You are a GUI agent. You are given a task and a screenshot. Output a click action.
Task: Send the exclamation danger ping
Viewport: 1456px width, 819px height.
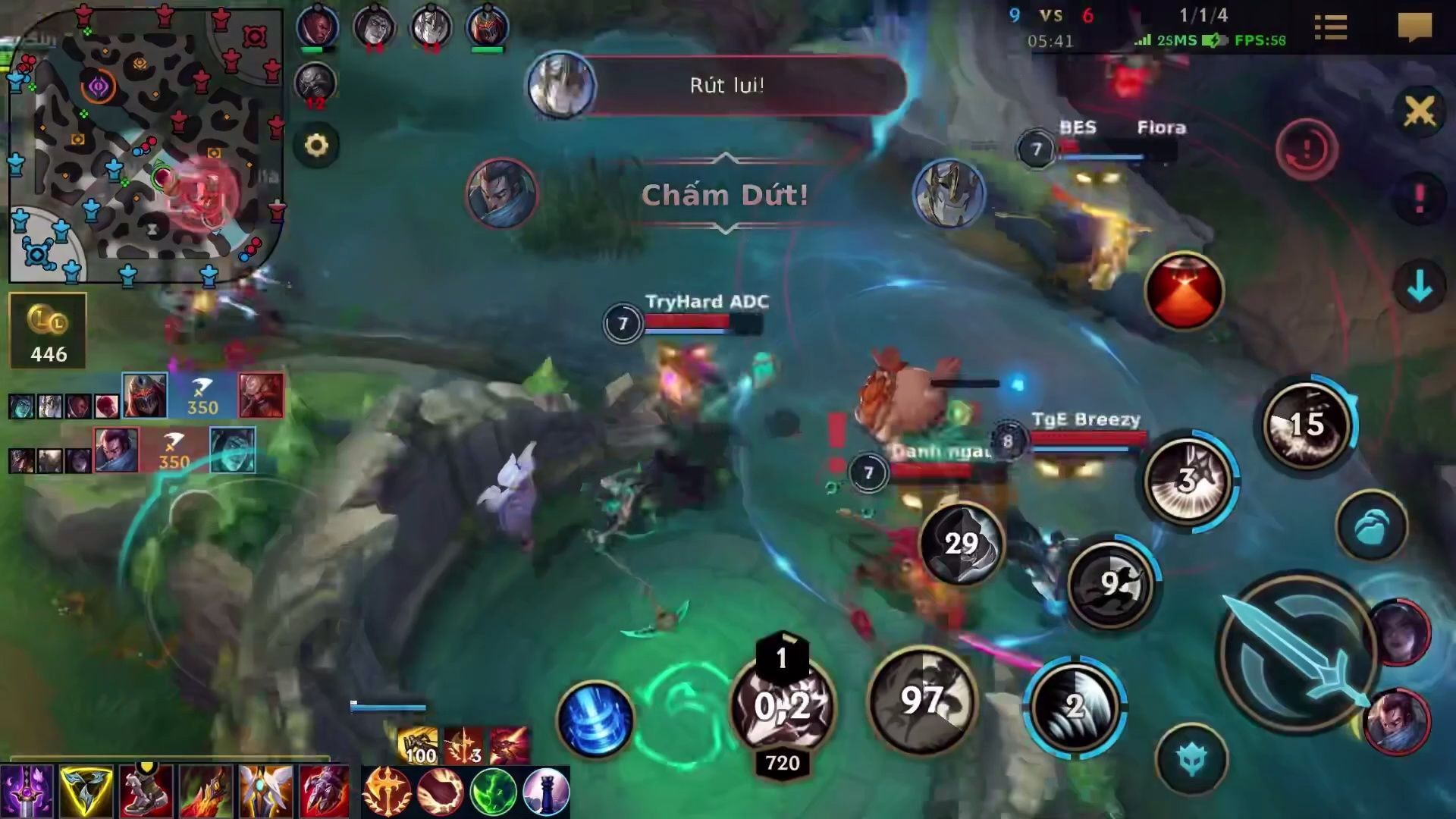1419,199
